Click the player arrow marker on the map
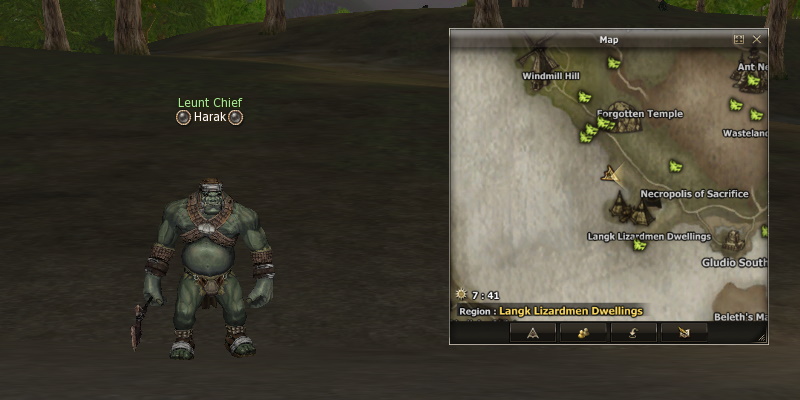Screen dimensions: 800x400 coord(610,174)
